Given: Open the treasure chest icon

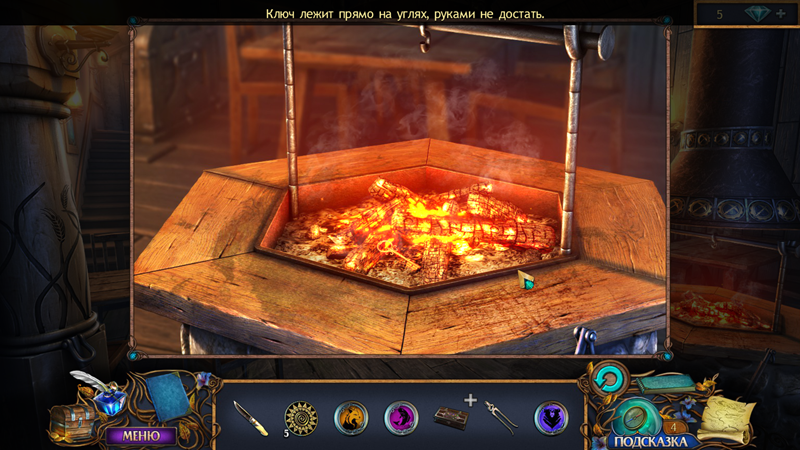Looking at the screenshot, I should point(74,419).
